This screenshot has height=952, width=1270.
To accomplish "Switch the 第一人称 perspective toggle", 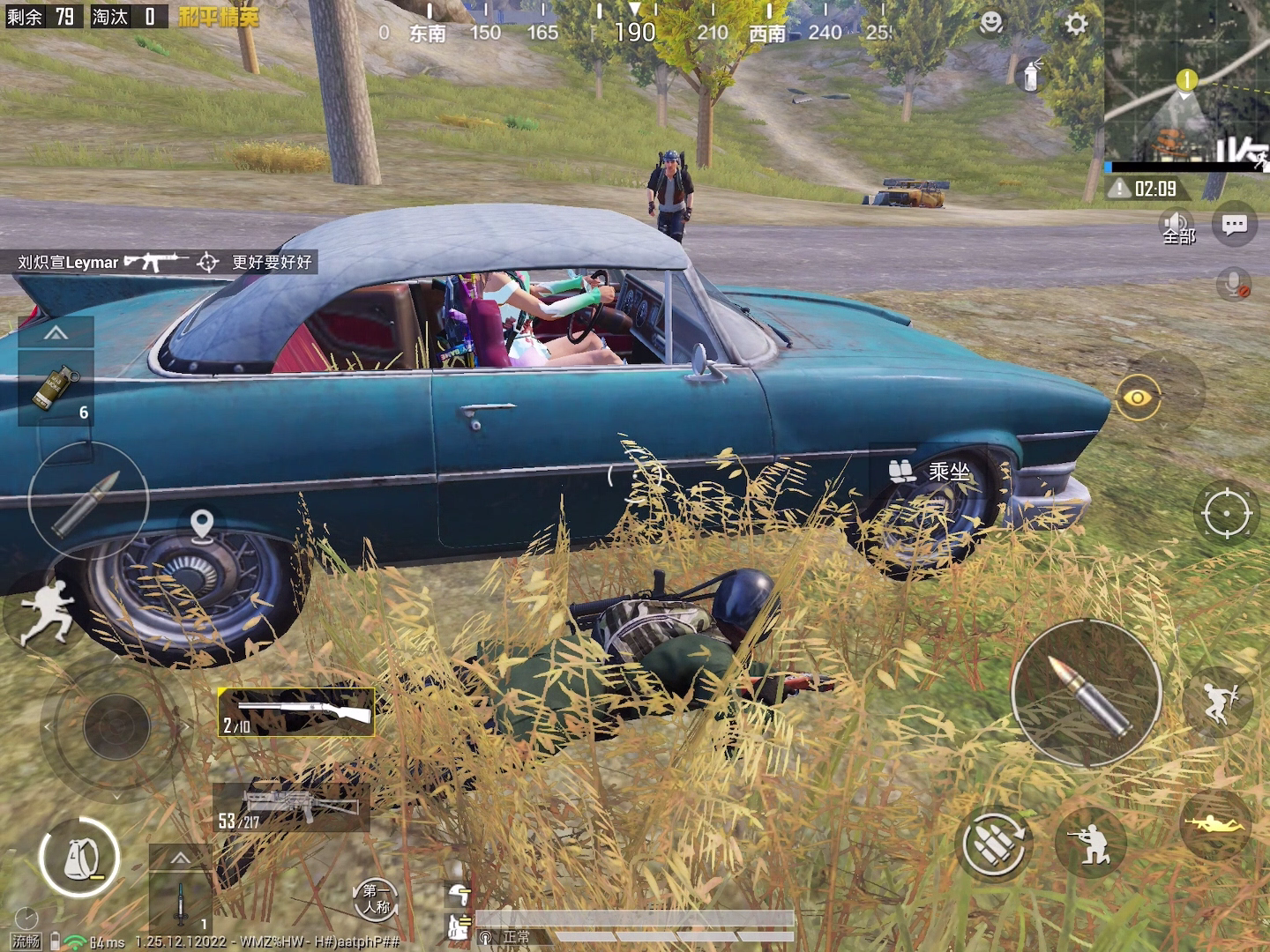I will [x=376, y=899].
